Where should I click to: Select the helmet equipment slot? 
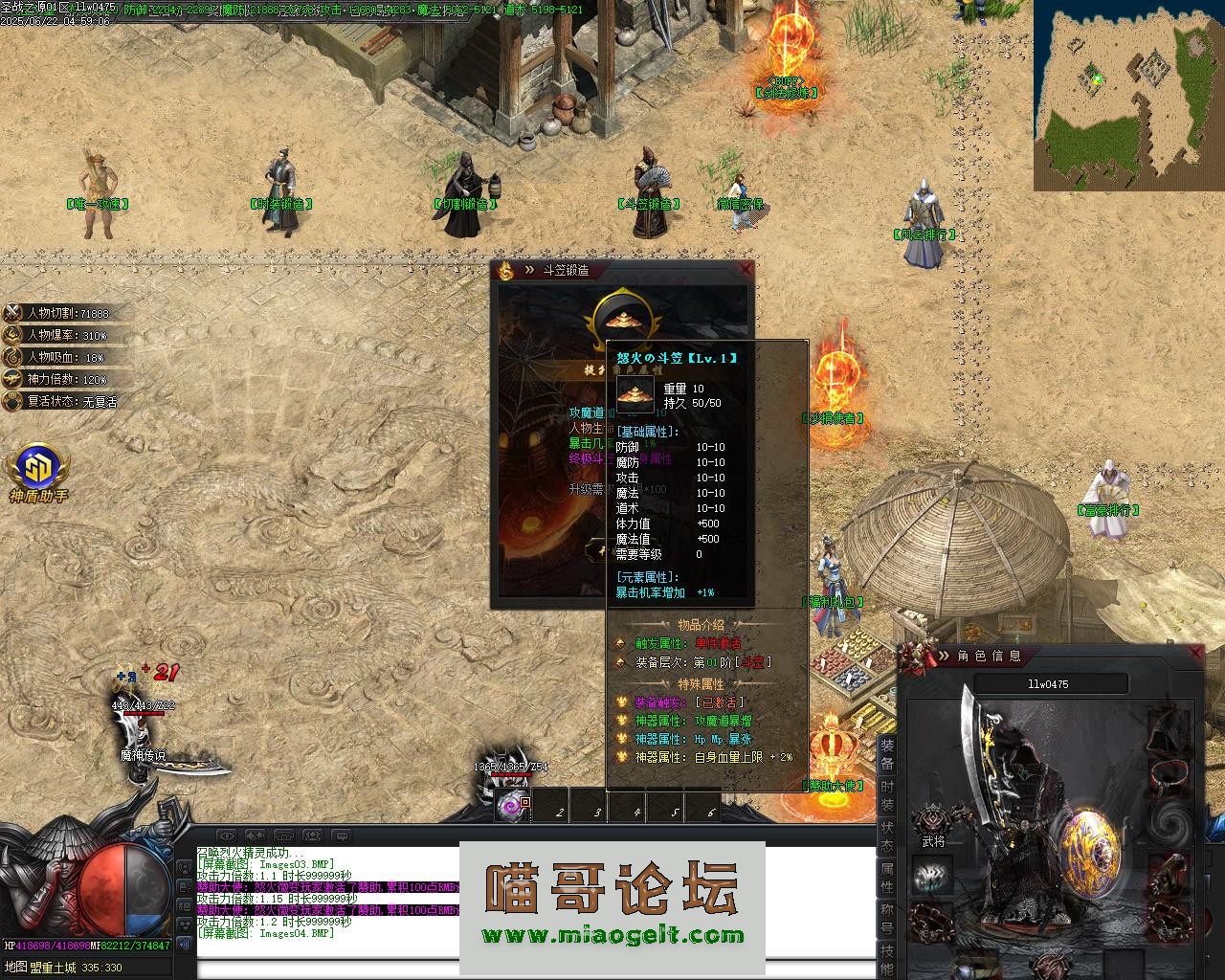1169,729
